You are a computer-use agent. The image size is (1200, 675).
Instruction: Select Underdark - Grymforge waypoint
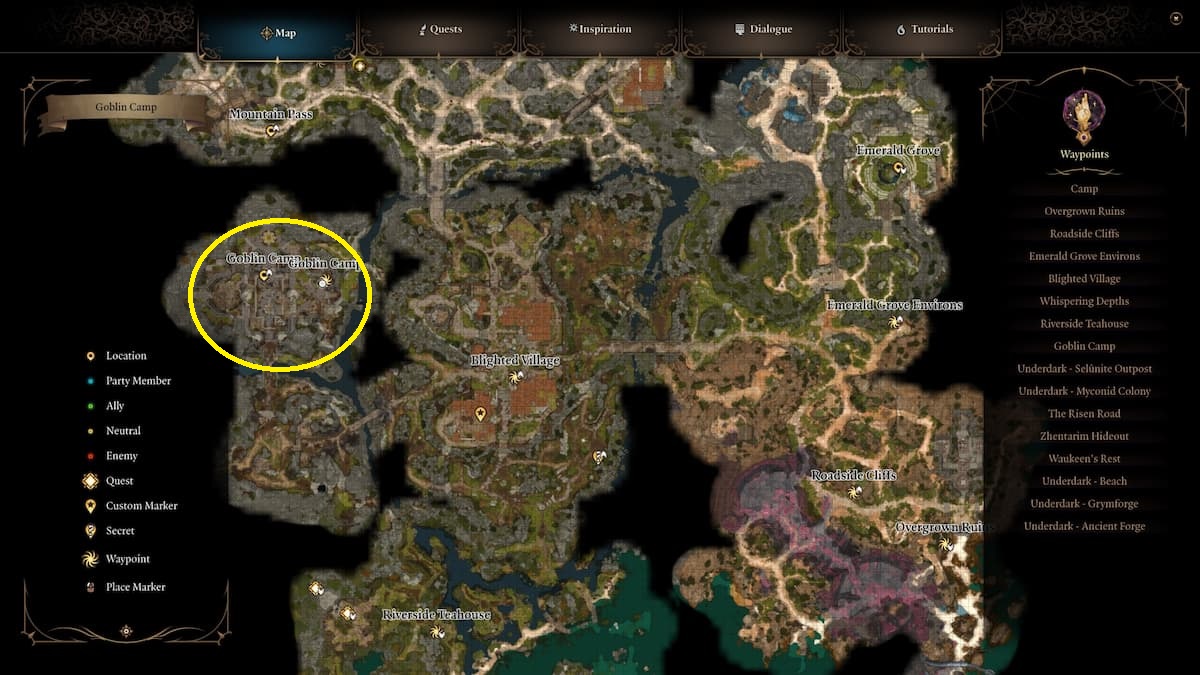pos(1084,504)
